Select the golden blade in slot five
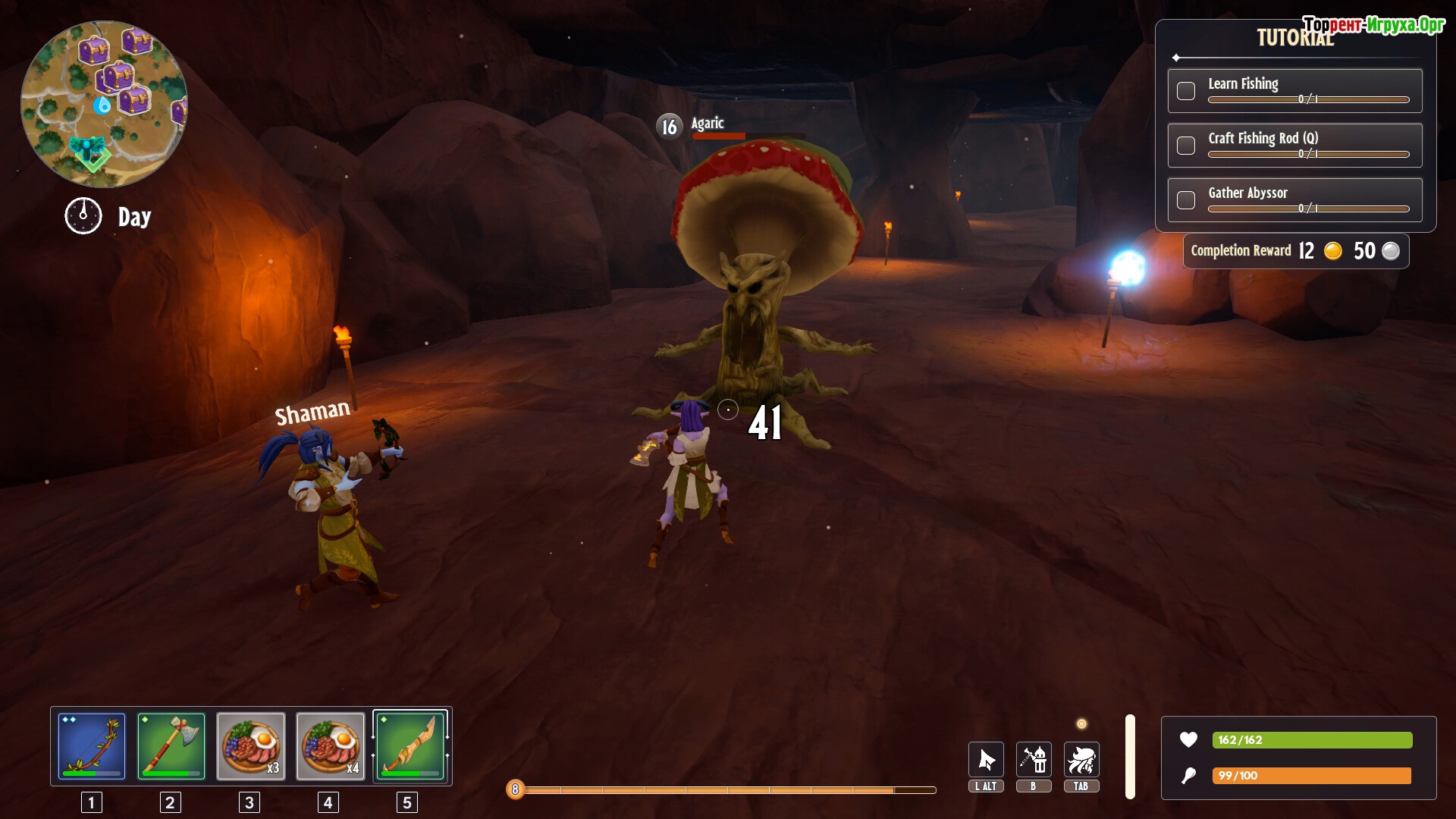This screenshot has width=1456, height=819. [410, 746]
